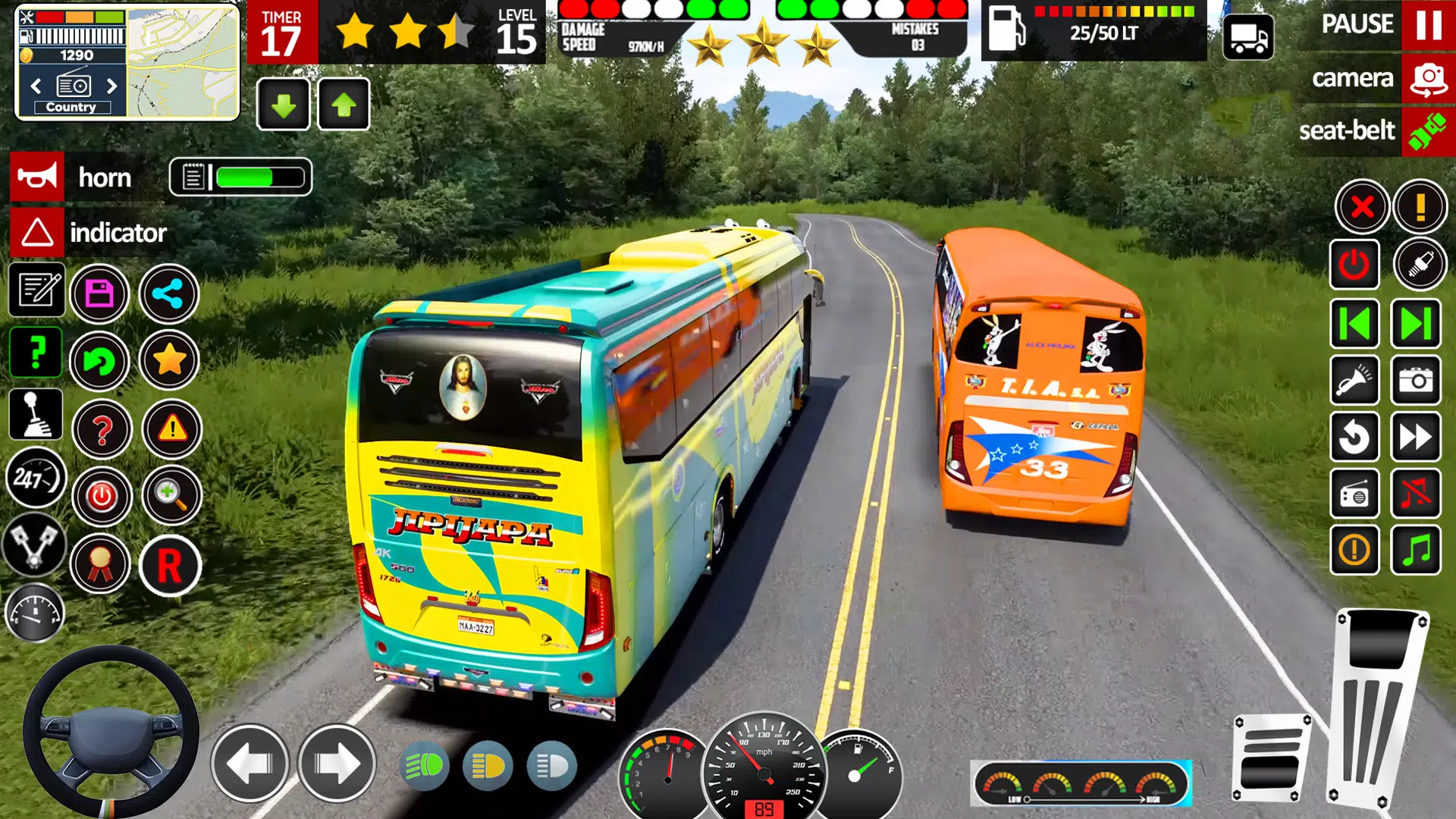Pause the game with the PAUSE button
1456x819 pixels.
pyautogui.click(x=1428, y=25)
